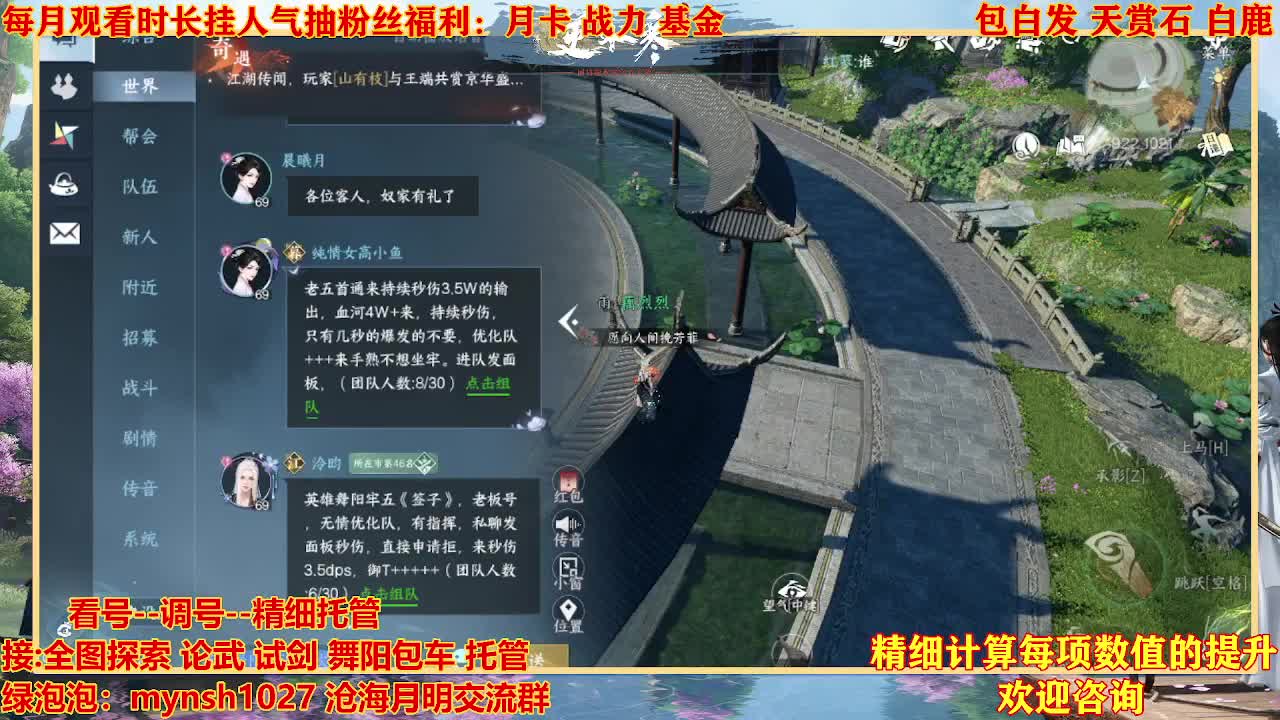Open the 小窗 small-window chat icon
1280x720 pixels.
(x=567, y=566)
